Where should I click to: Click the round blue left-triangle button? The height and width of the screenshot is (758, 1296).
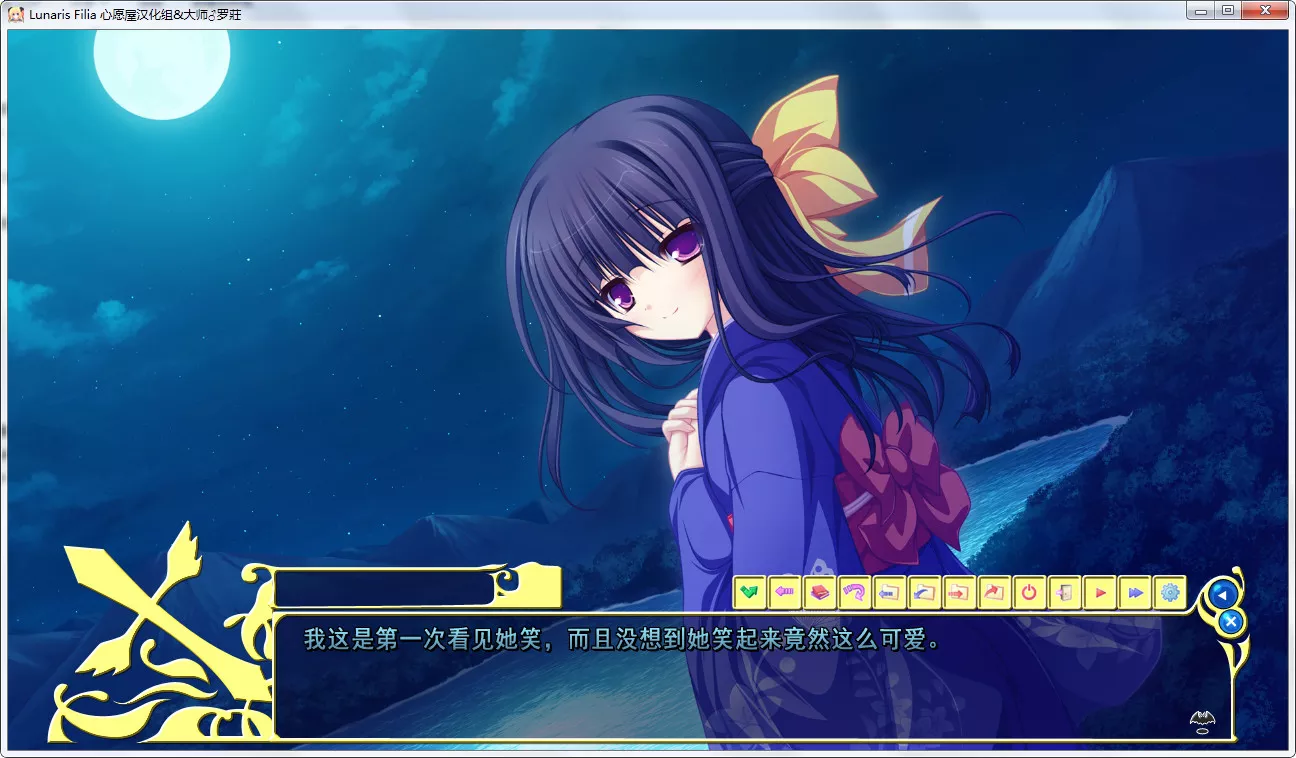click(x=1221, y=594)
